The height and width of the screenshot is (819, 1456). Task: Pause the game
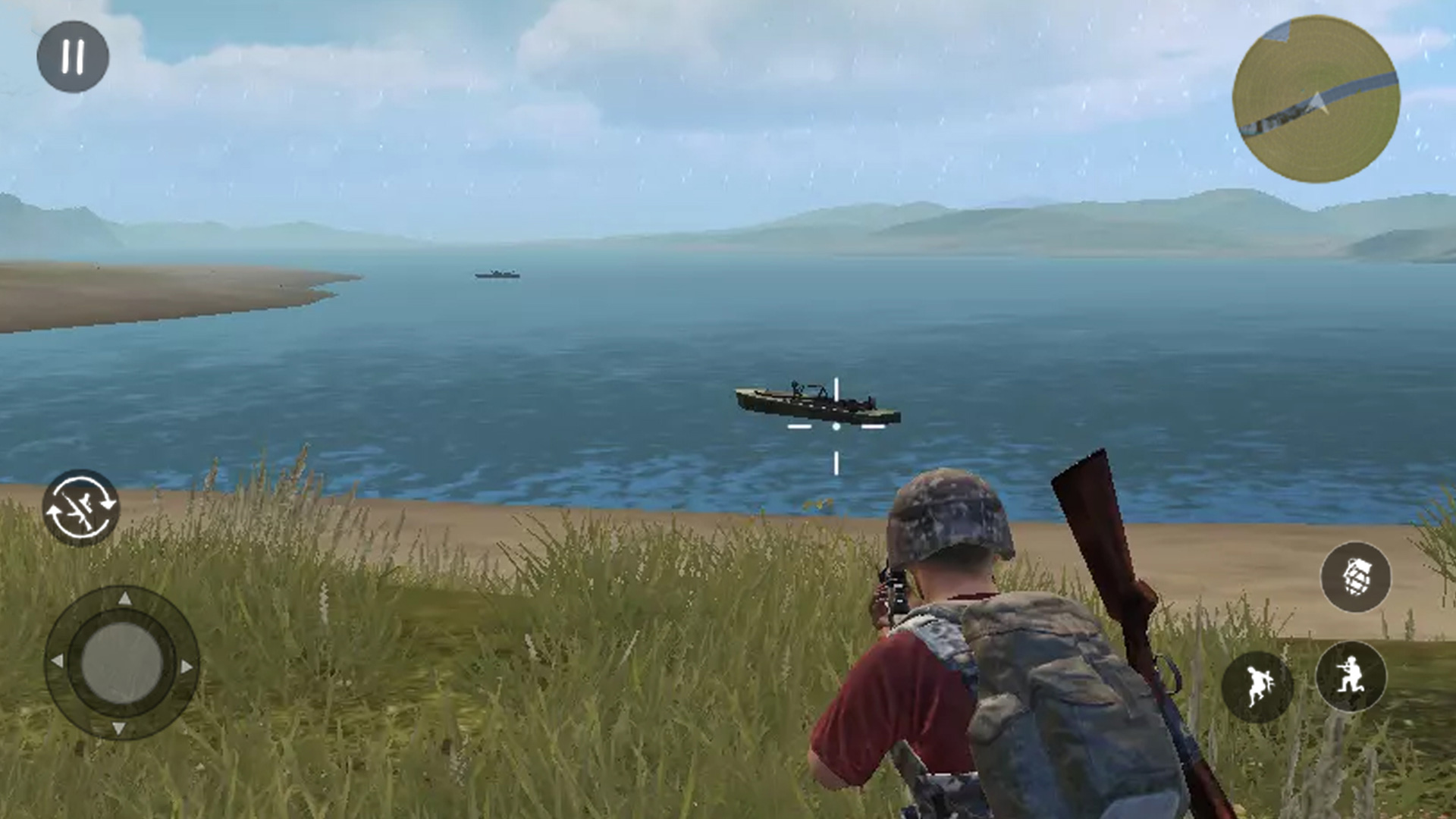pos(73,57)
